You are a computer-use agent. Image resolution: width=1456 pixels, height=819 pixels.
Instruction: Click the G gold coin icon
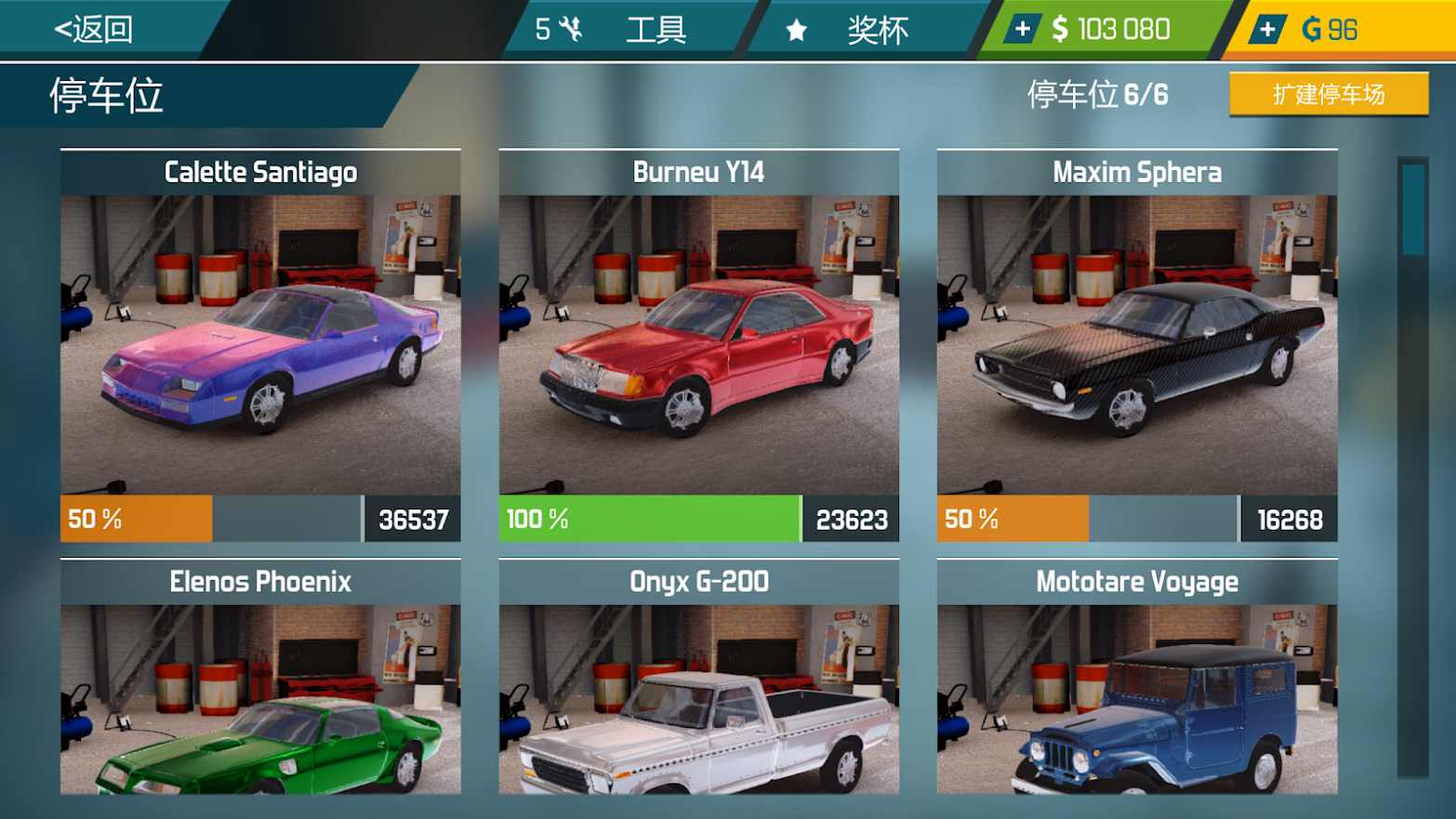click(1311, 28)
